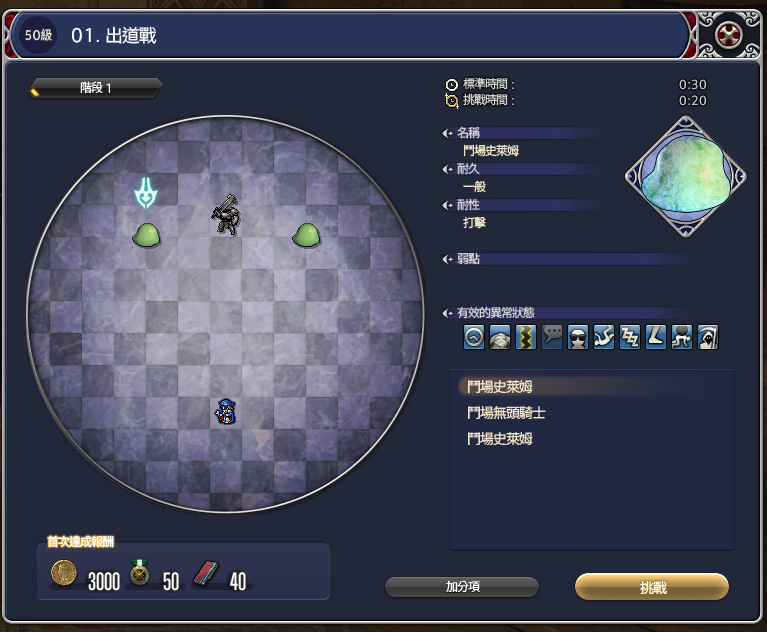The height and width of the screenshot is (632, 767).
Task: Inspect the crouching figure status icon
Action: 682,337
